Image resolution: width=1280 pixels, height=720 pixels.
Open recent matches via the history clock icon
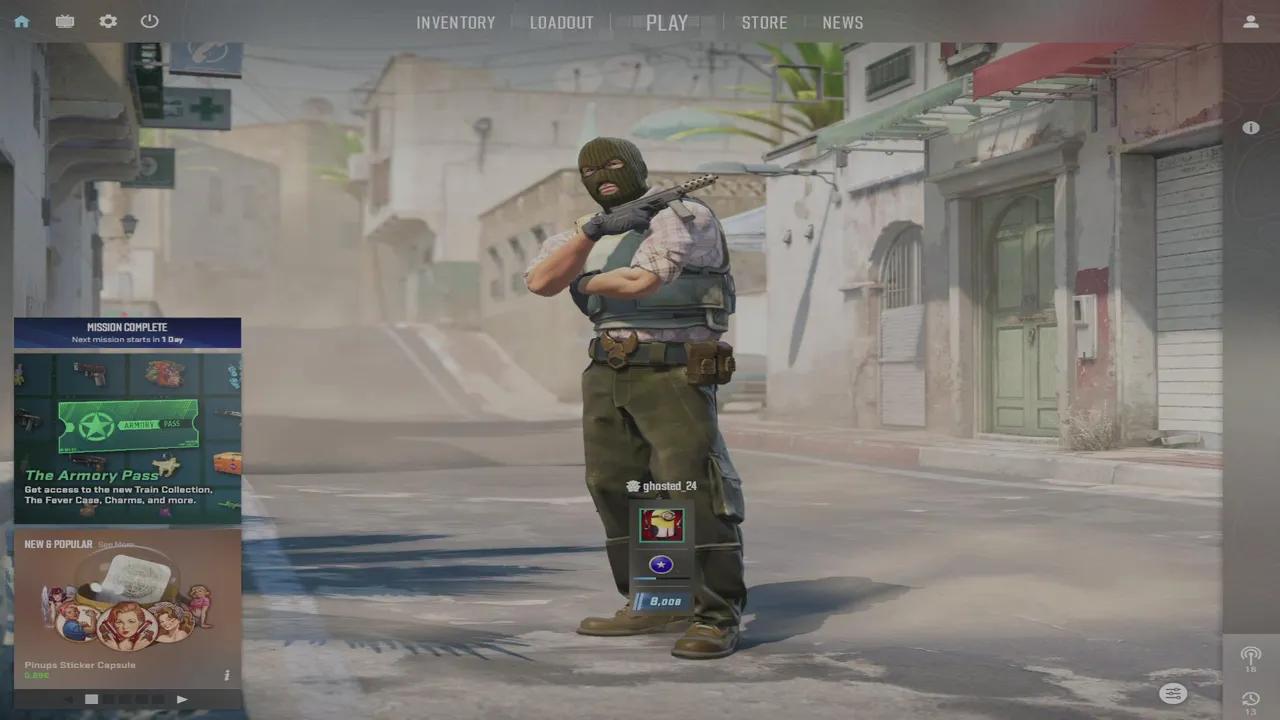click(x=1250, y=700)
